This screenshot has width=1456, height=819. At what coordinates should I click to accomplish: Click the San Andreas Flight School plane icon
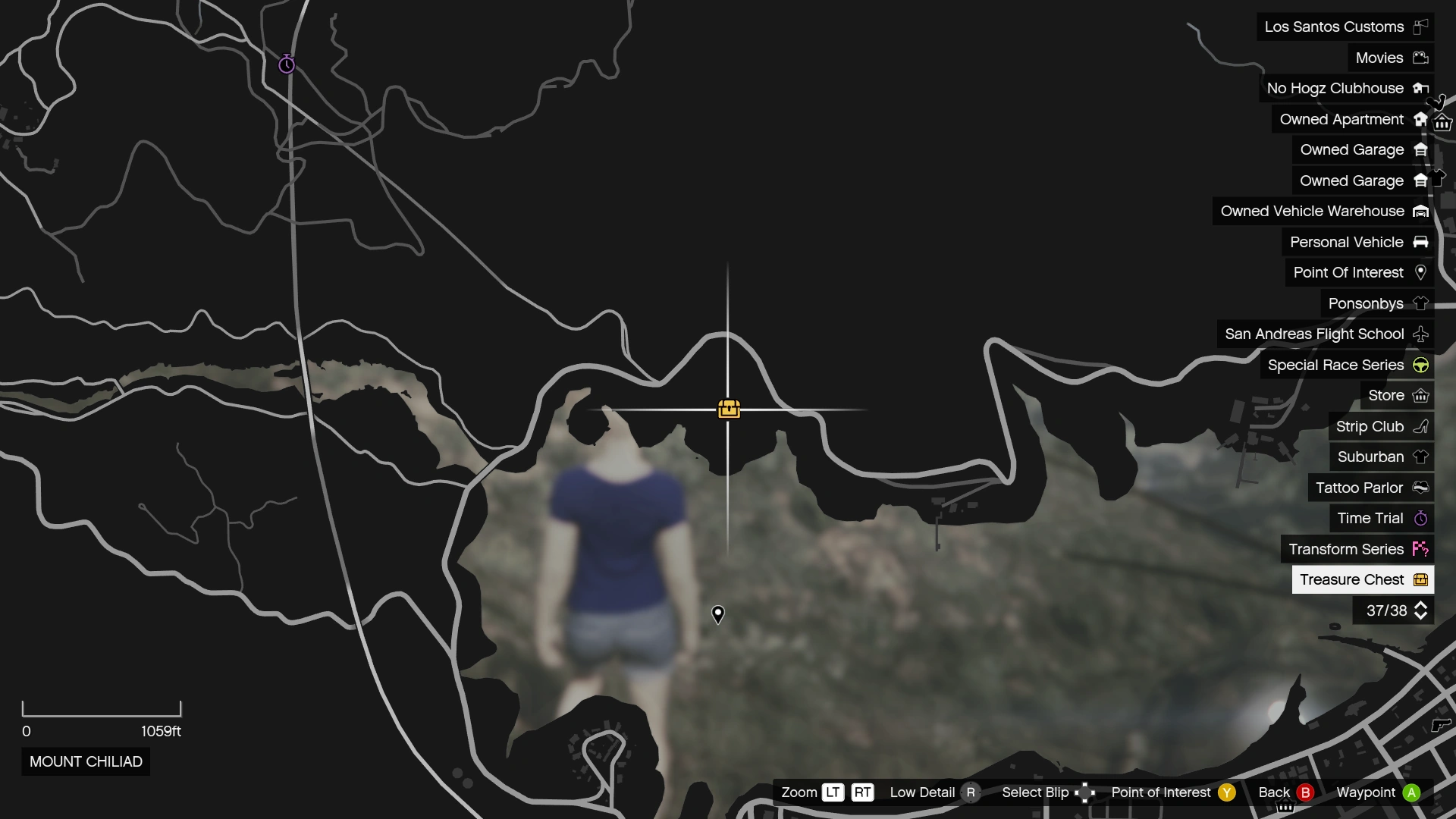(1421, 334)
